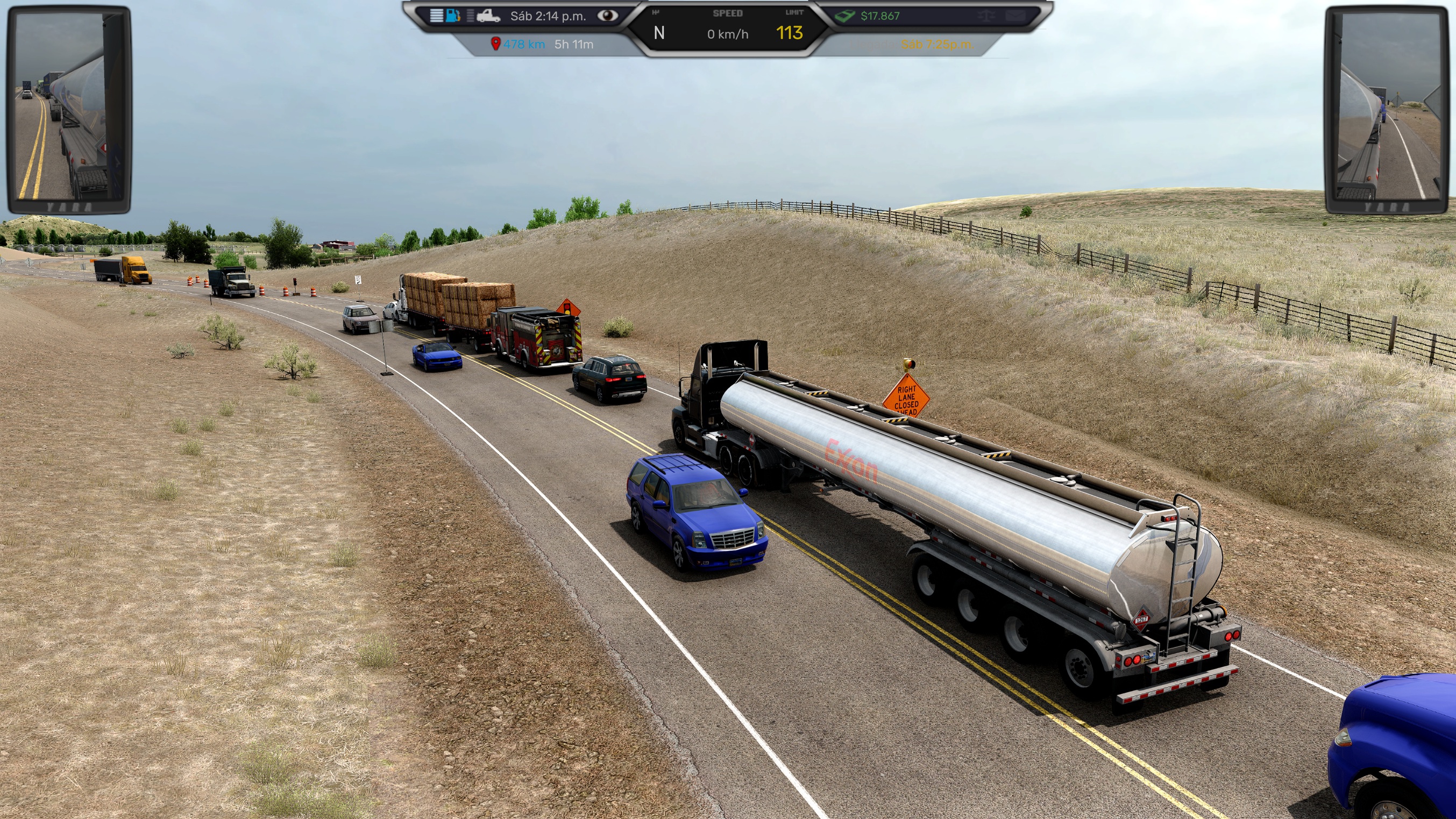Select the white truck damage icon
1456x819 pixels.
coord(488,16)
